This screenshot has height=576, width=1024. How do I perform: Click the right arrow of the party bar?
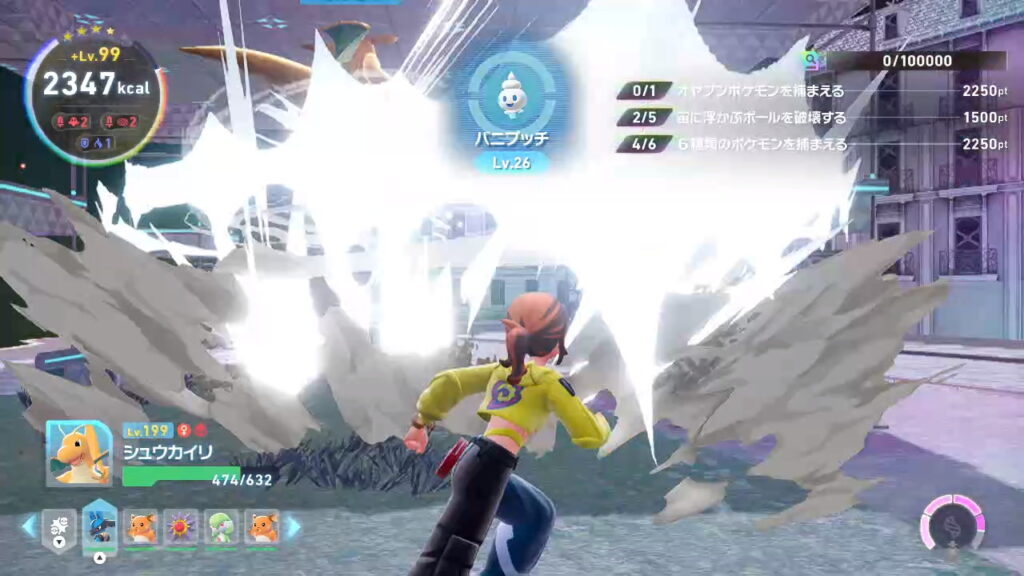coord(294,526)
